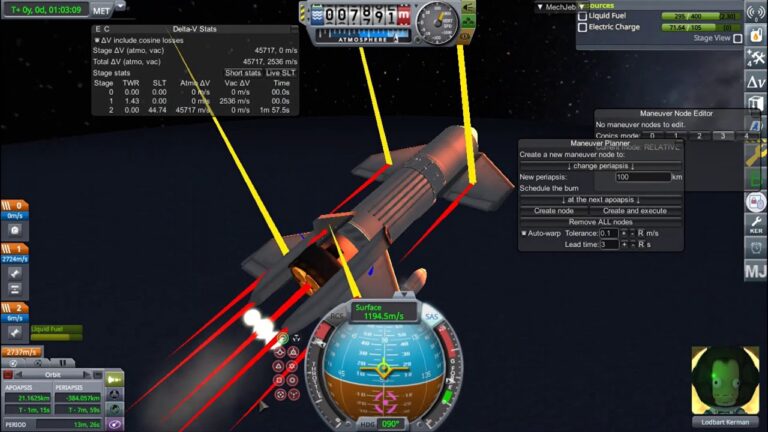Click the Create node button
The height and width of the screenshot is (432, 768).
tap(553, 211)
